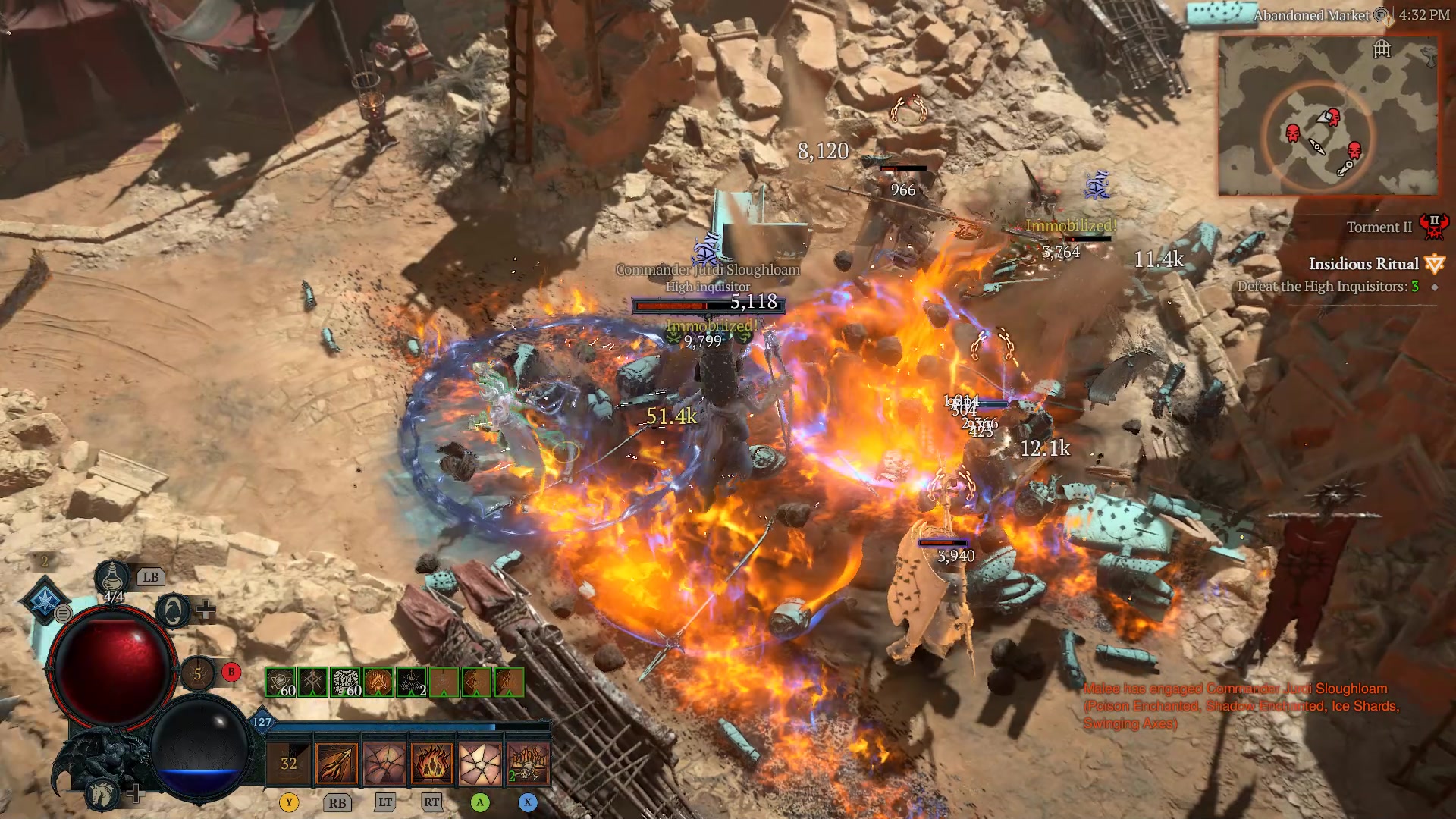Select the Evade skill icon beside the health orb
This screenshot has width=1456, height=819.
(x=172, y=610)
